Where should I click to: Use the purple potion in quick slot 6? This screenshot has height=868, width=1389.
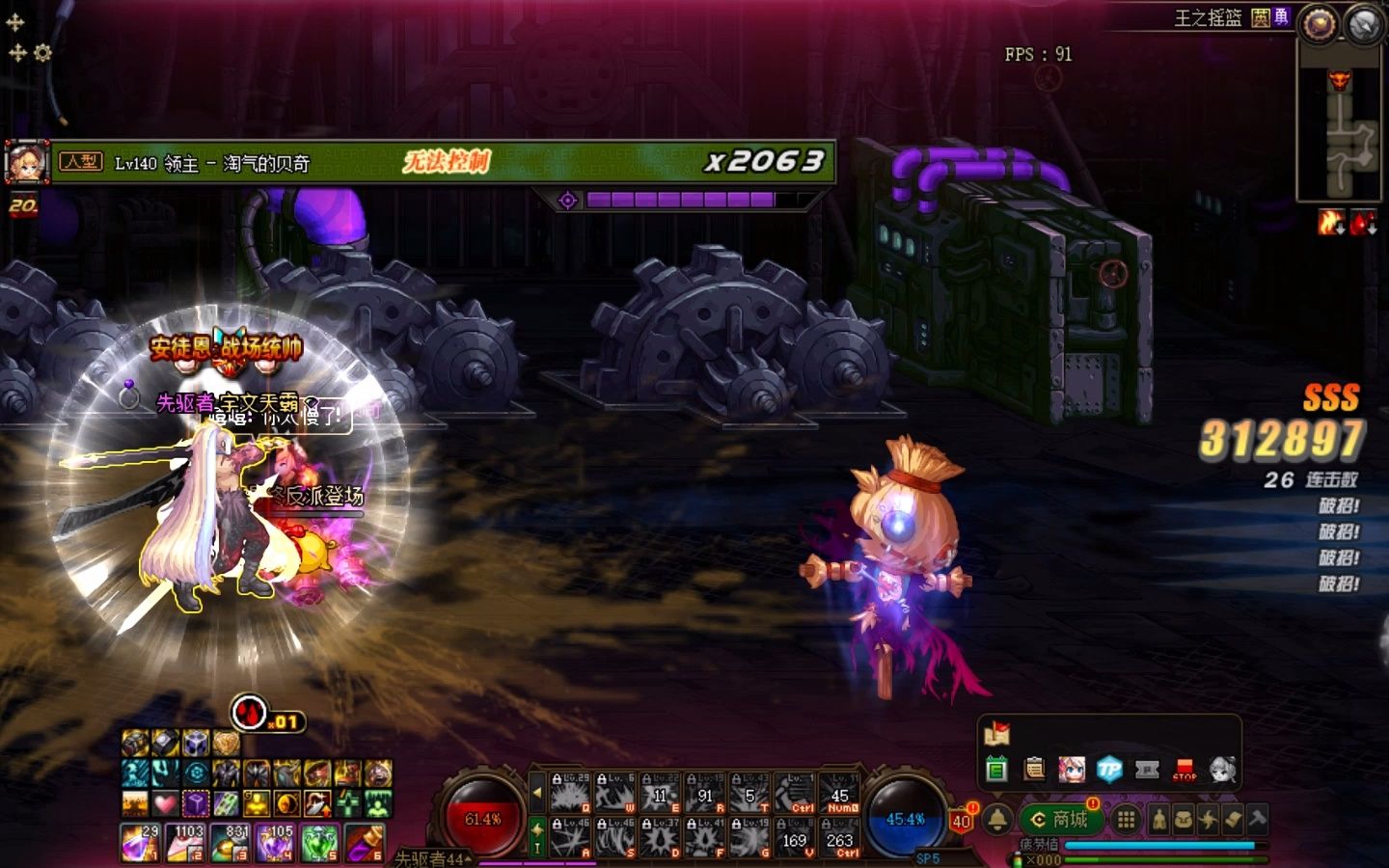(x=365, y=842)
